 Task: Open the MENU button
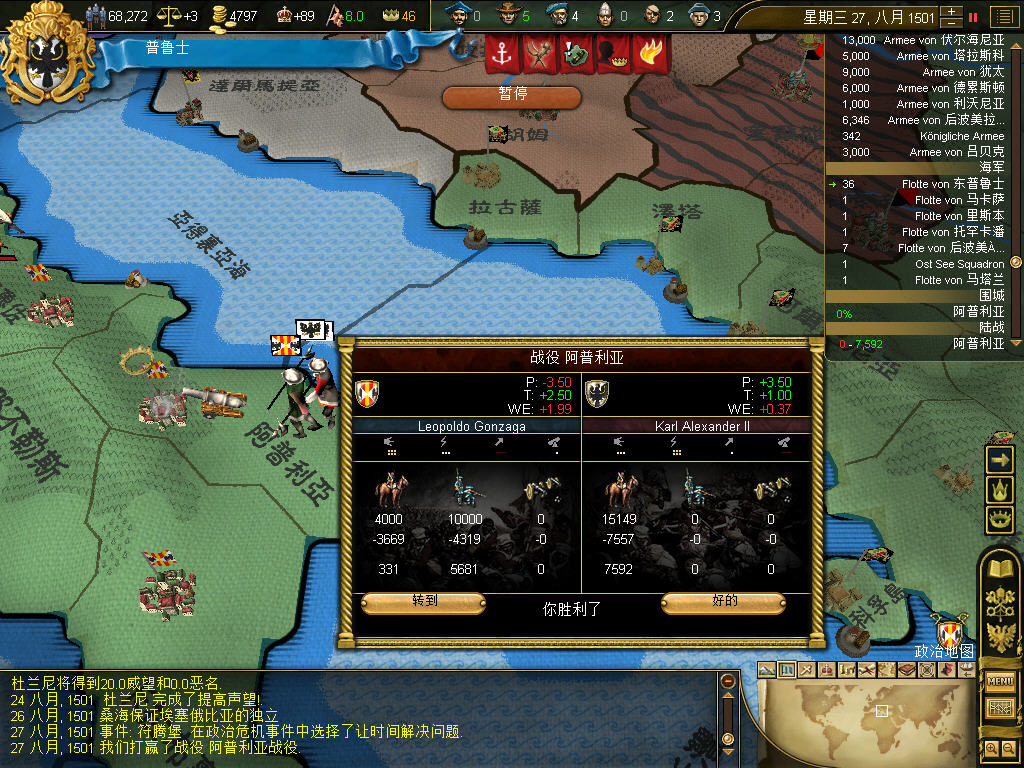(1000, 681)
